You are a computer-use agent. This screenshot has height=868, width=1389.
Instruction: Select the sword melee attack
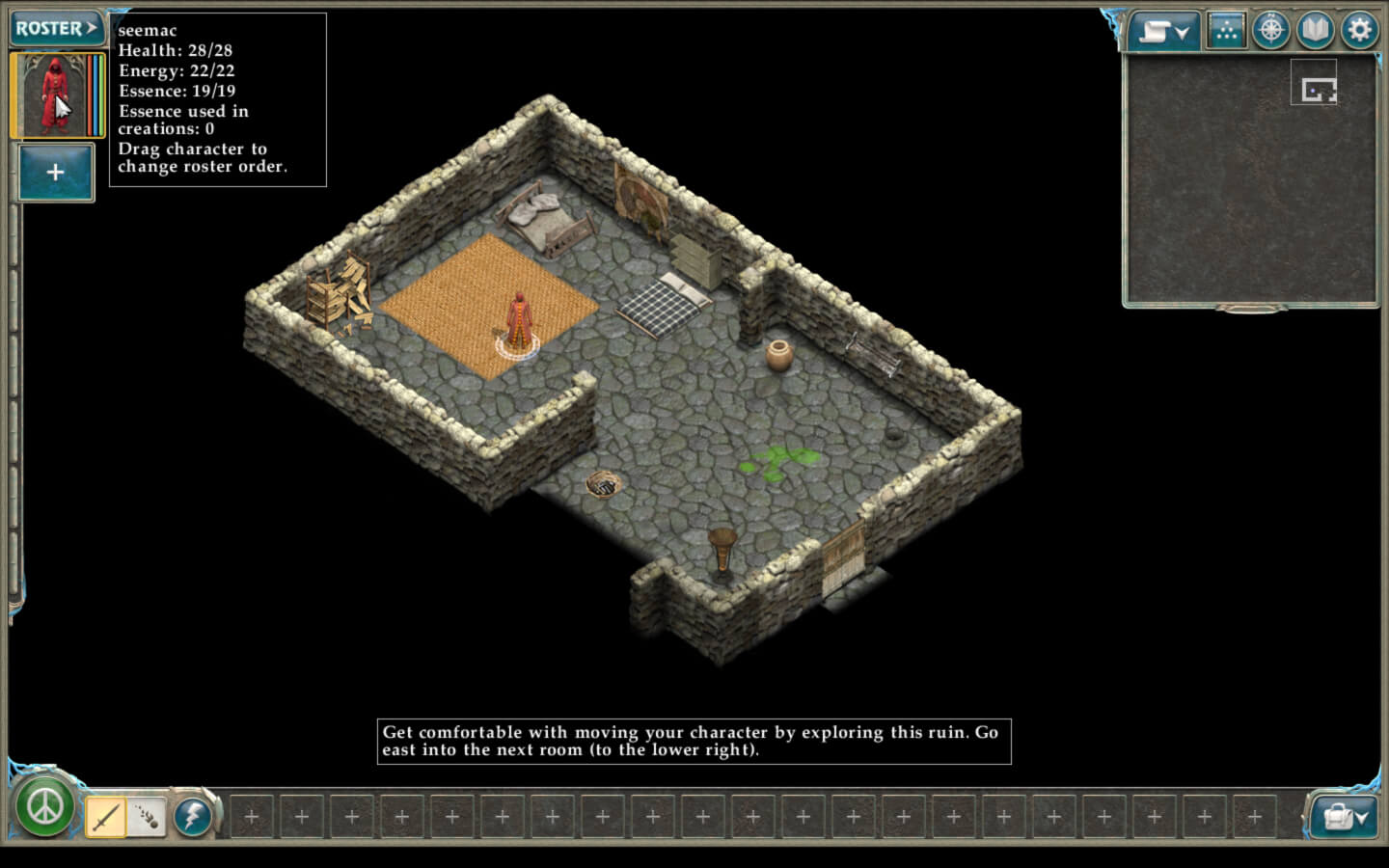click(x=105, y=817)
